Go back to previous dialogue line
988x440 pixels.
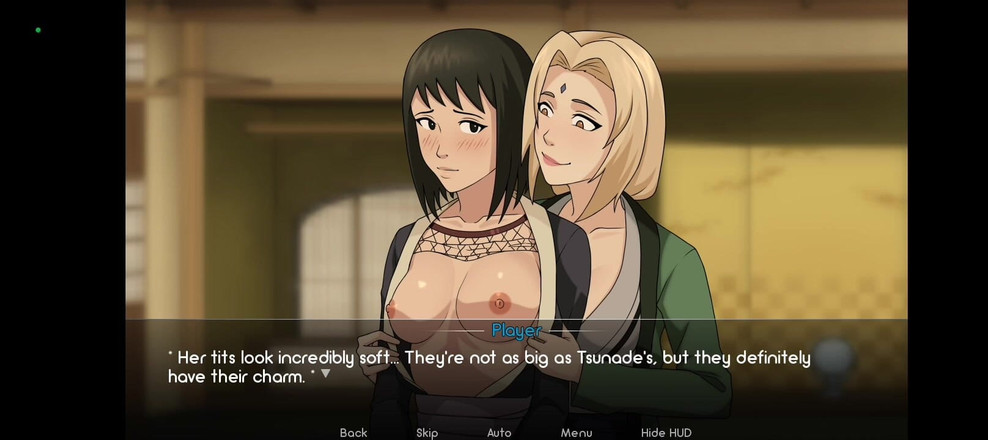(353, 432)
